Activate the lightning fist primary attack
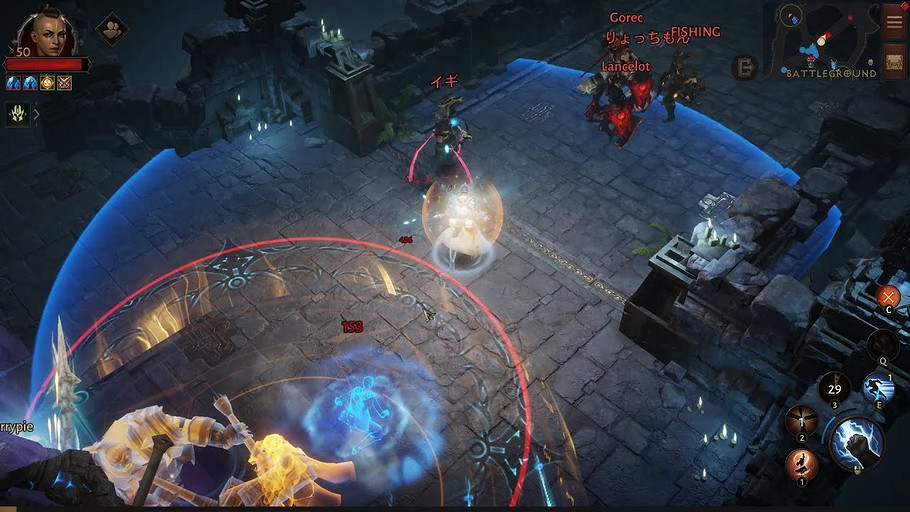 [856, 442]
